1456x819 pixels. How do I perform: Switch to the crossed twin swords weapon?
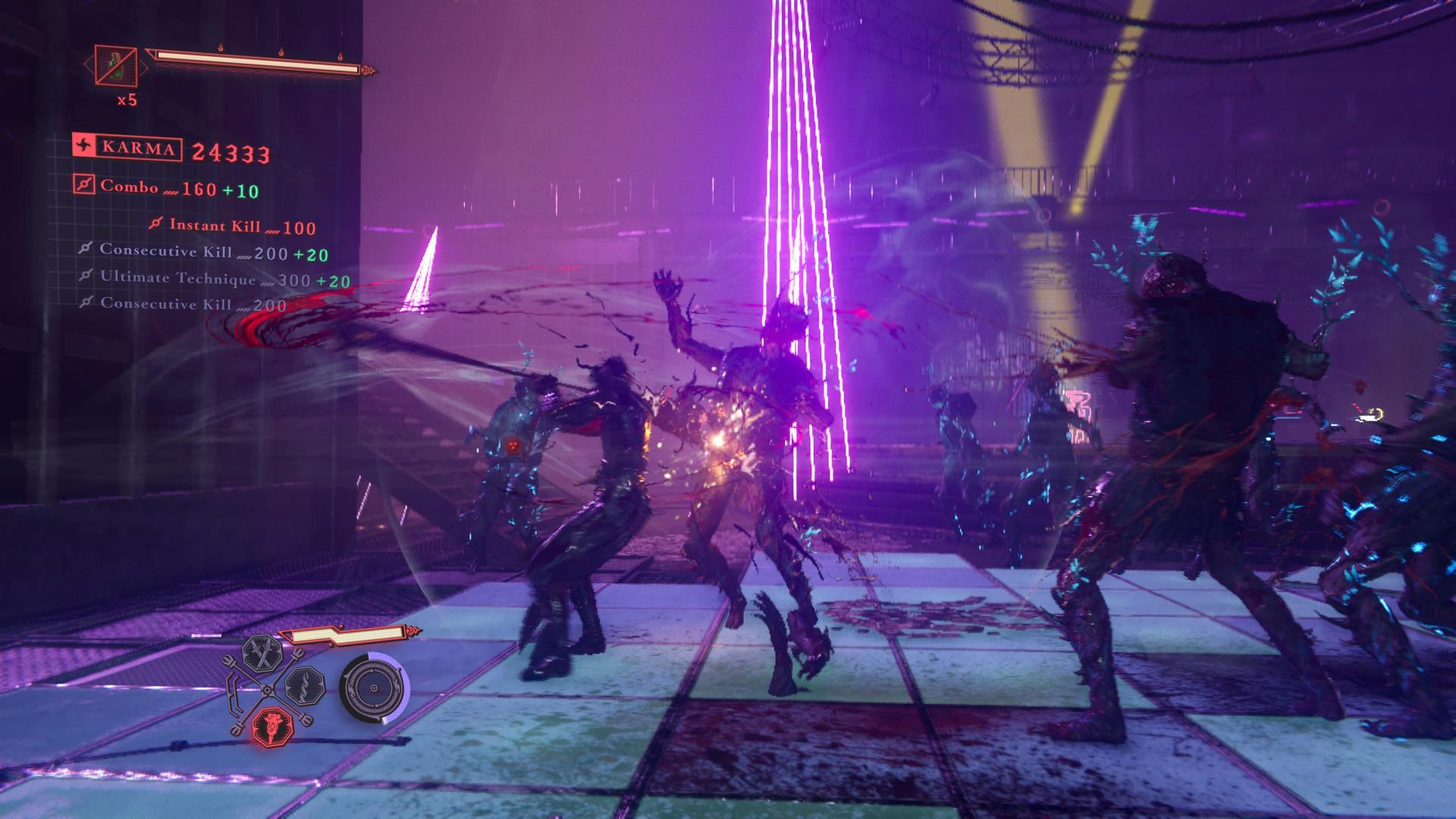(262, 654)
